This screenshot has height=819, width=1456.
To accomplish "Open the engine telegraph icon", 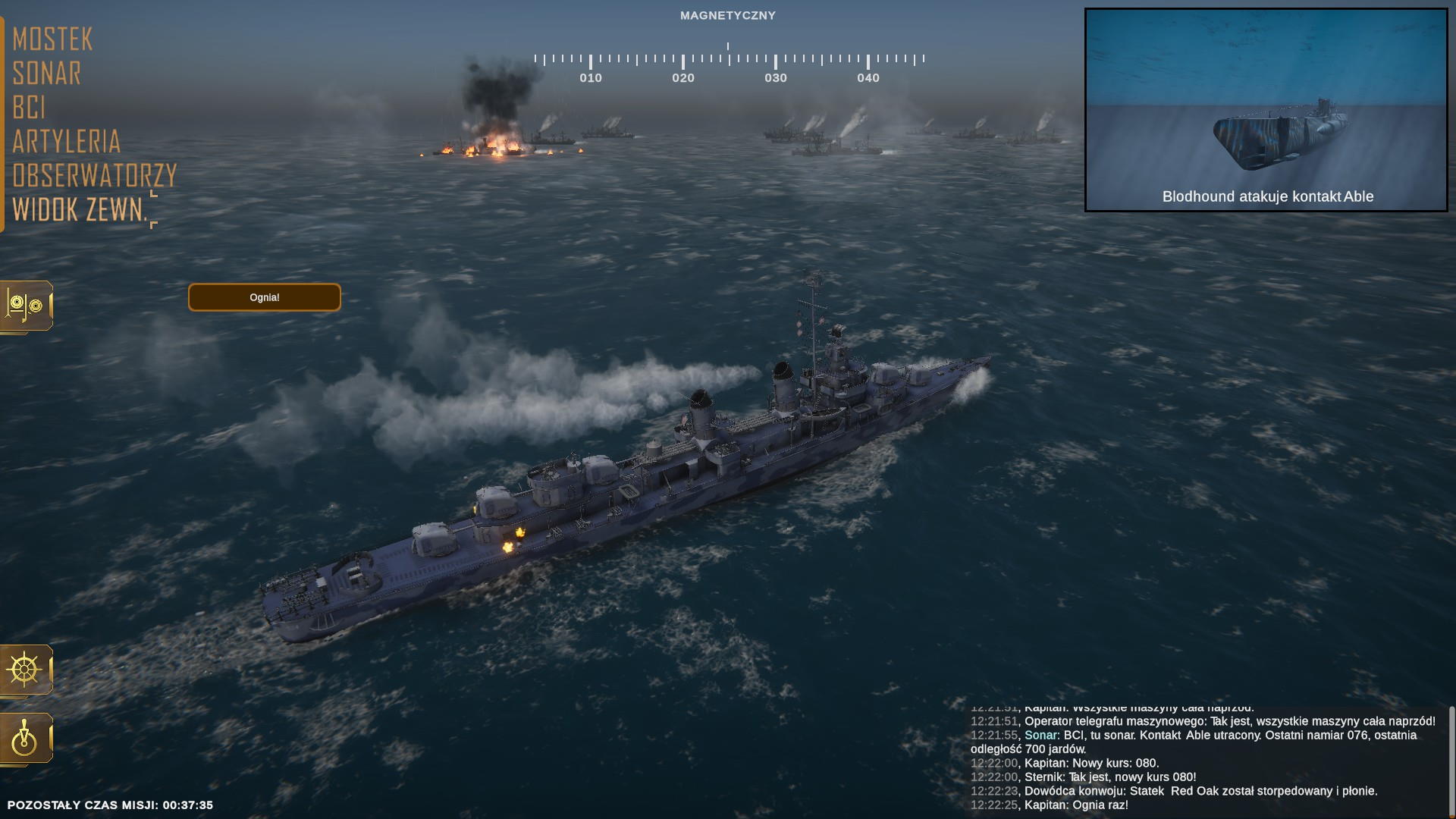I will 26,738.
